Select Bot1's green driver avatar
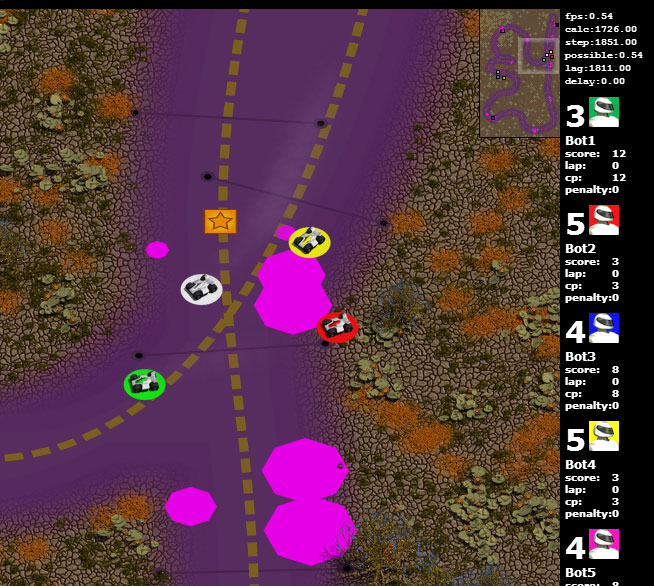Screen dimensions: 654x586 (x=604, y=112)
